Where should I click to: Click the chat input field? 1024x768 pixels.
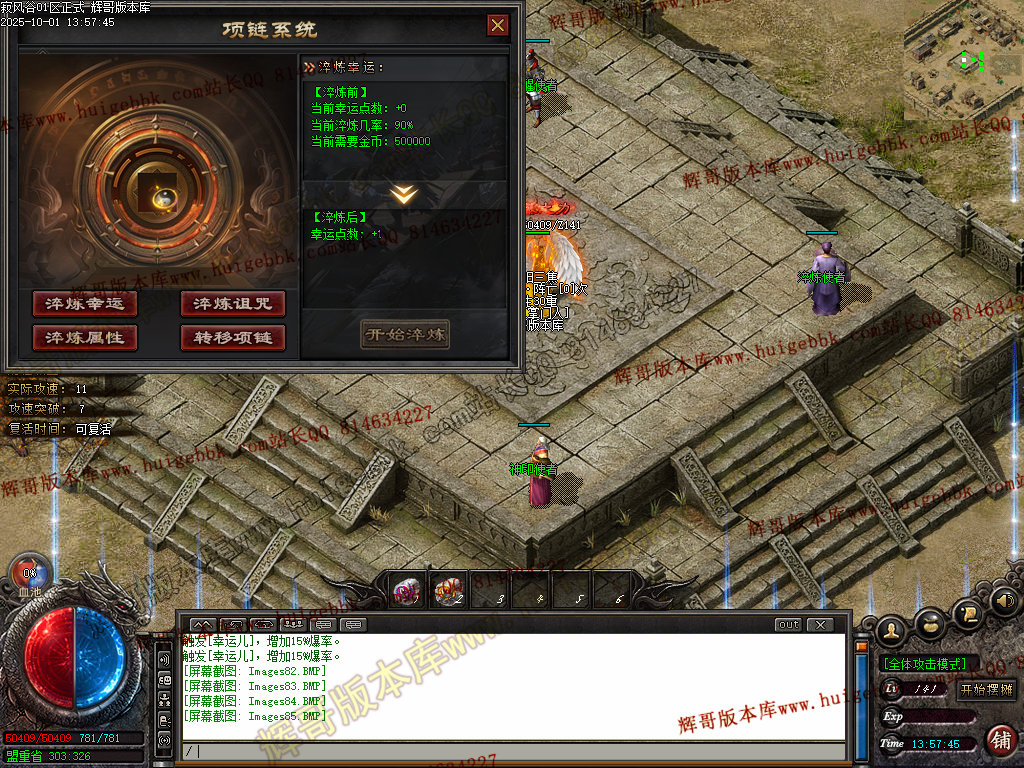tap(510, 751)
